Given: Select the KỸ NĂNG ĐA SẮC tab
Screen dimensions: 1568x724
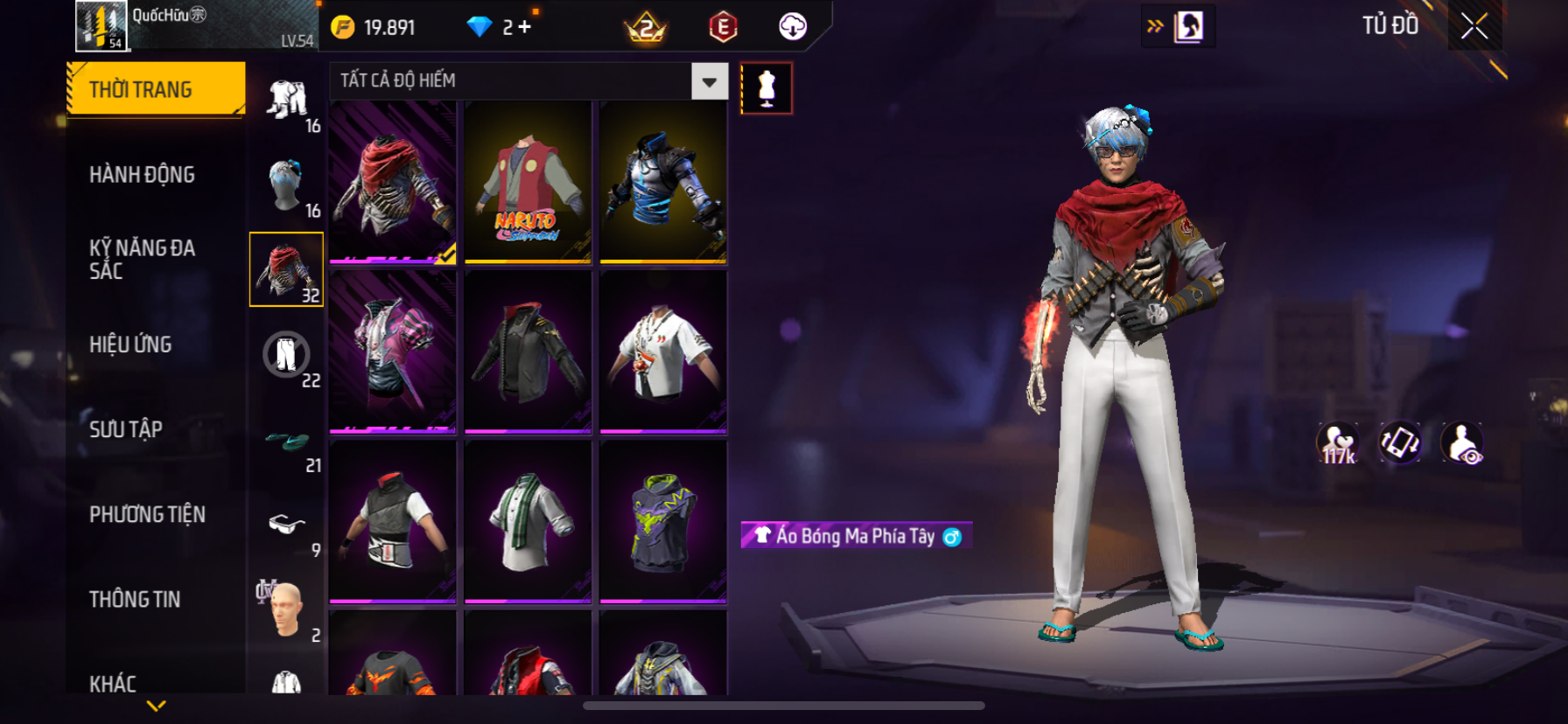Looking at the screenshot, I should (142, 260).
